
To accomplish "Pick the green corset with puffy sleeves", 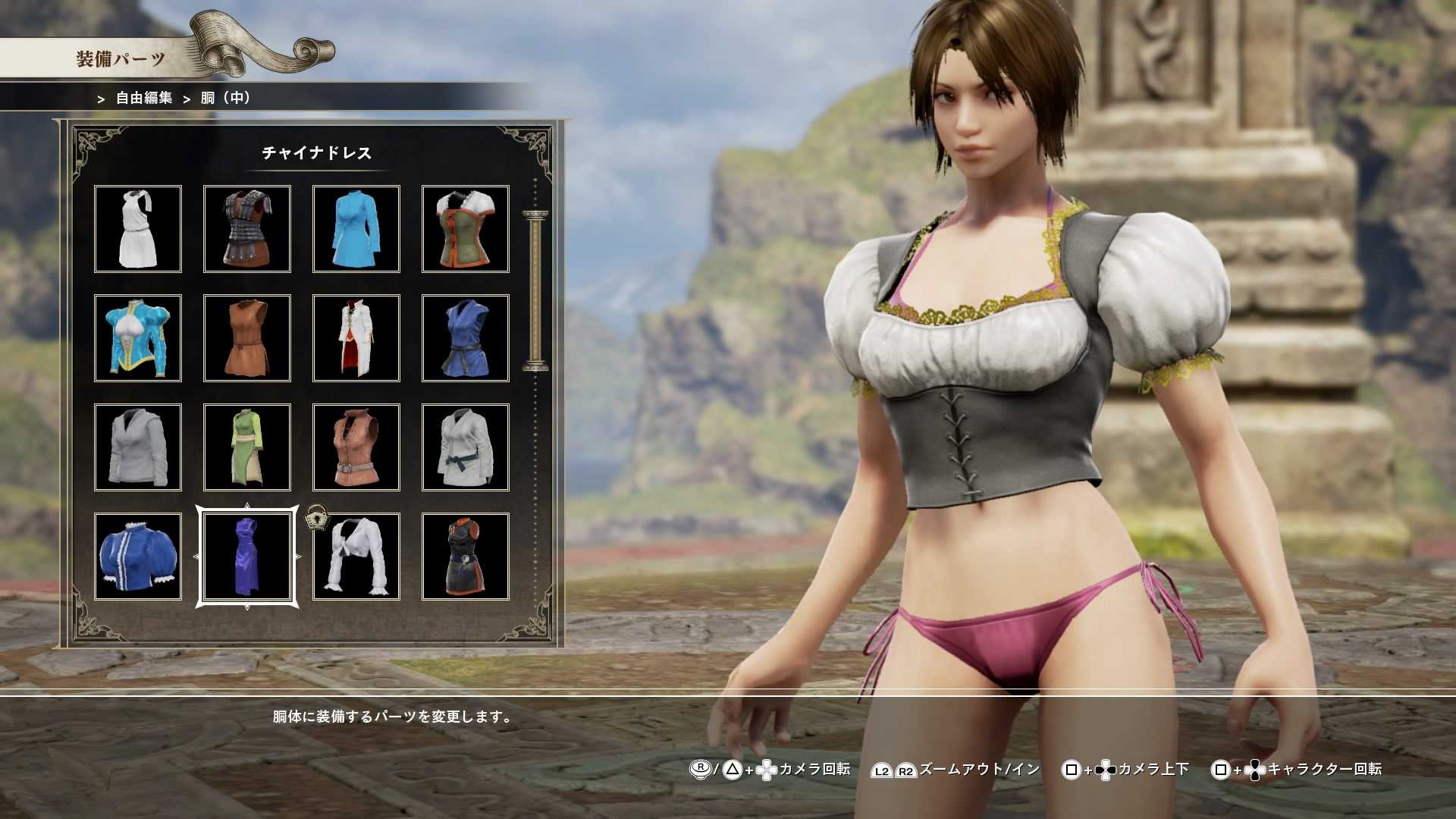I will pyautogui.click(x=466, y=228).
